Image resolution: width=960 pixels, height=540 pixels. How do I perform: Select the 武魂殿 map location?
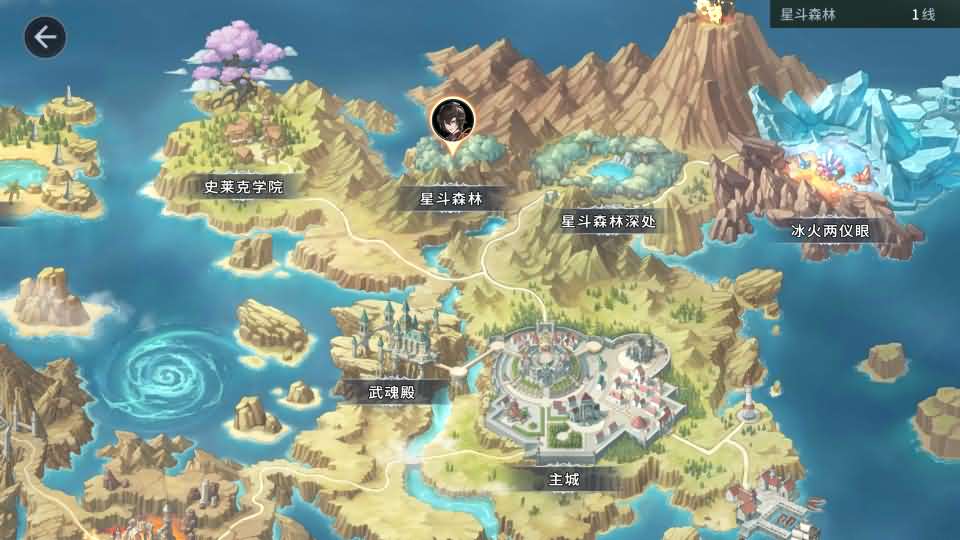point(392,393)
